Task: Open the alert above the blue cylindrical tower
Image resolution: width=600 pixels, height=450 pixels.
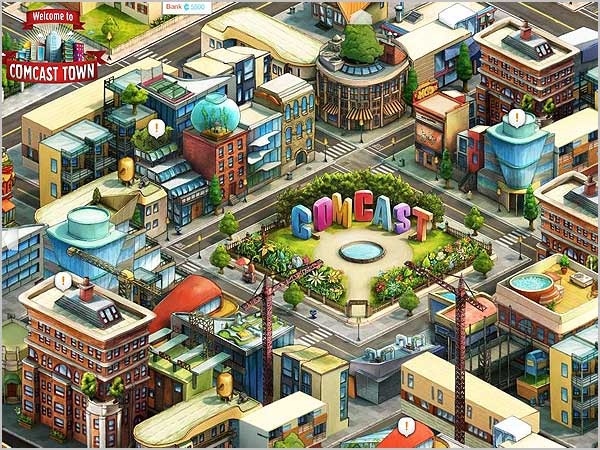Action: pos(516,117)
